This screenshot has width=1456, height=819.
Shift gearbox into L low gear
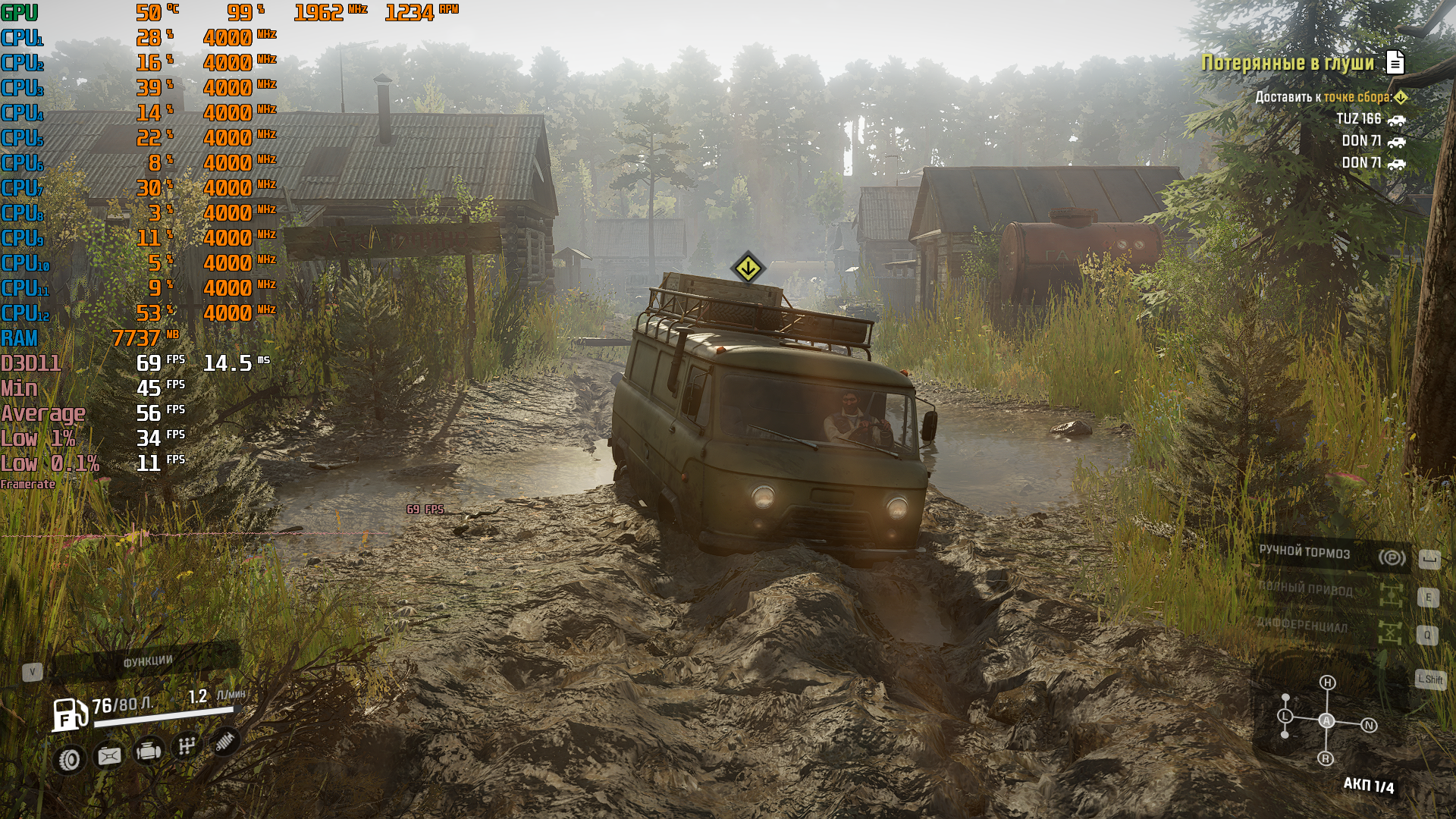[1285, 716]
